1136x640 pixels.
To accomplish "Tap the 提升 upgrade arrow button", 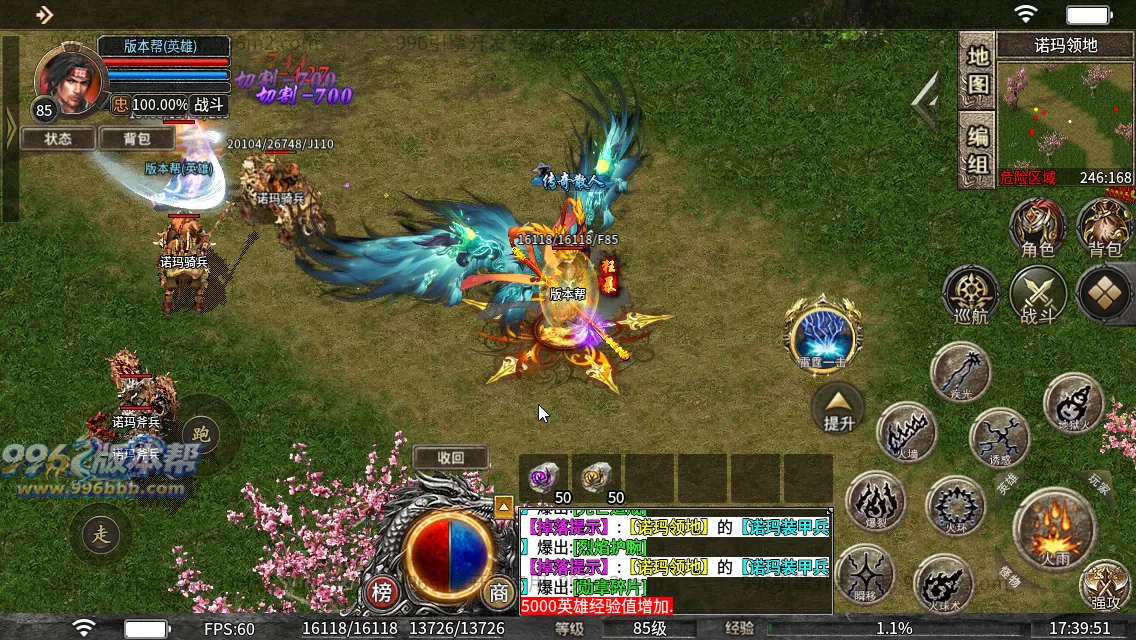I will coord(838,409).
